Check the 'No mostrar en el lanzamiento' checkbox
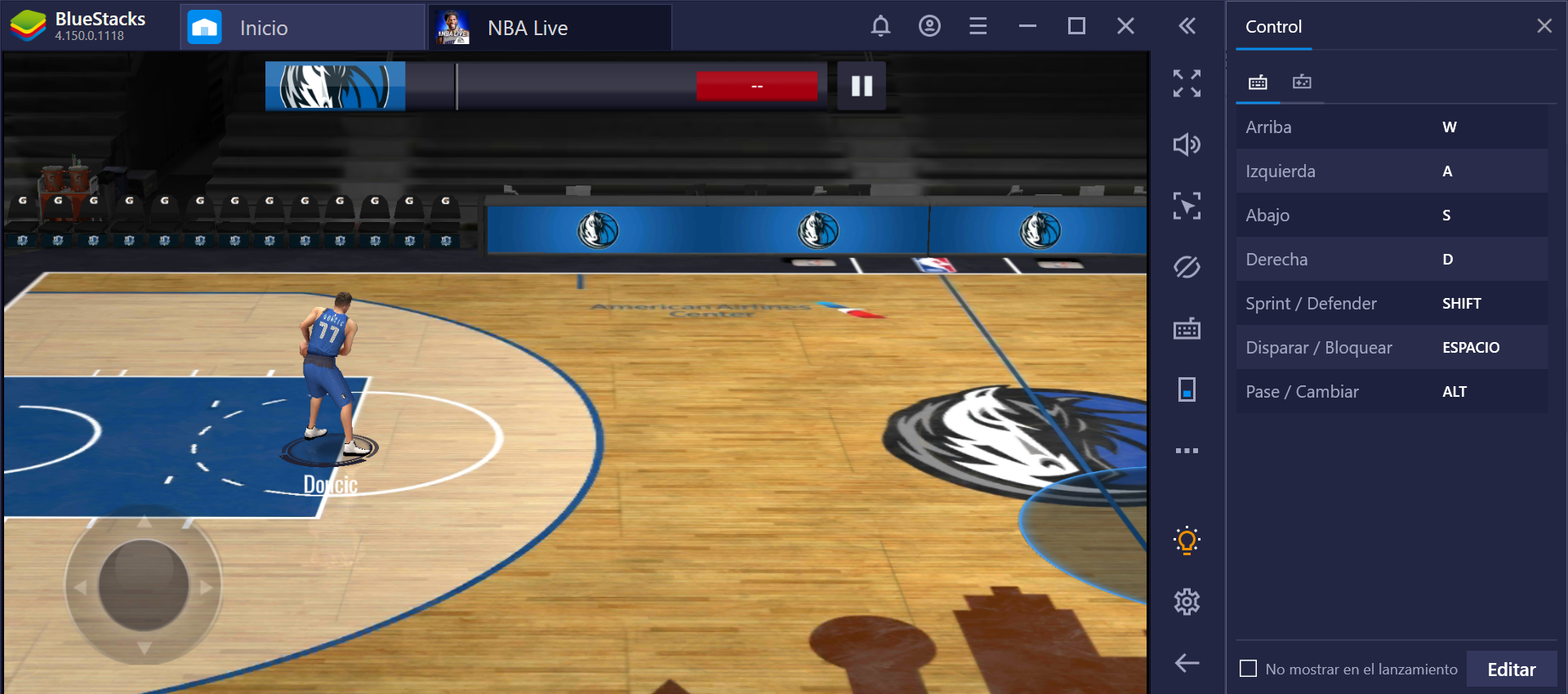Viewport: 1568px width, 694px height. tap(1248, 668)
